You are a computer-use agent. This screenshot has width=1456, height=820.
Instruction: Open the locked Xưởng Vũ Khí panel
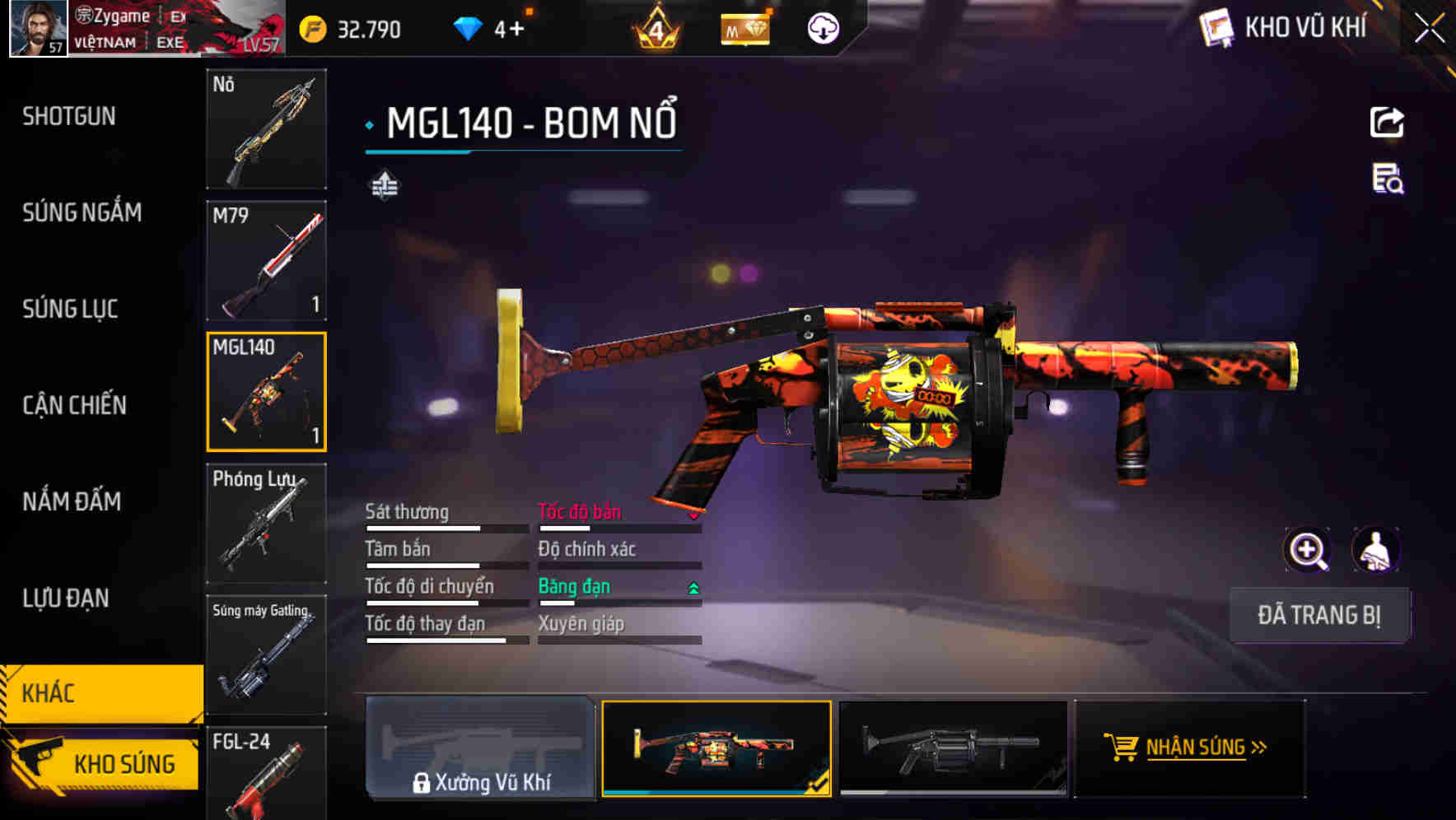[x=480, y=749]
